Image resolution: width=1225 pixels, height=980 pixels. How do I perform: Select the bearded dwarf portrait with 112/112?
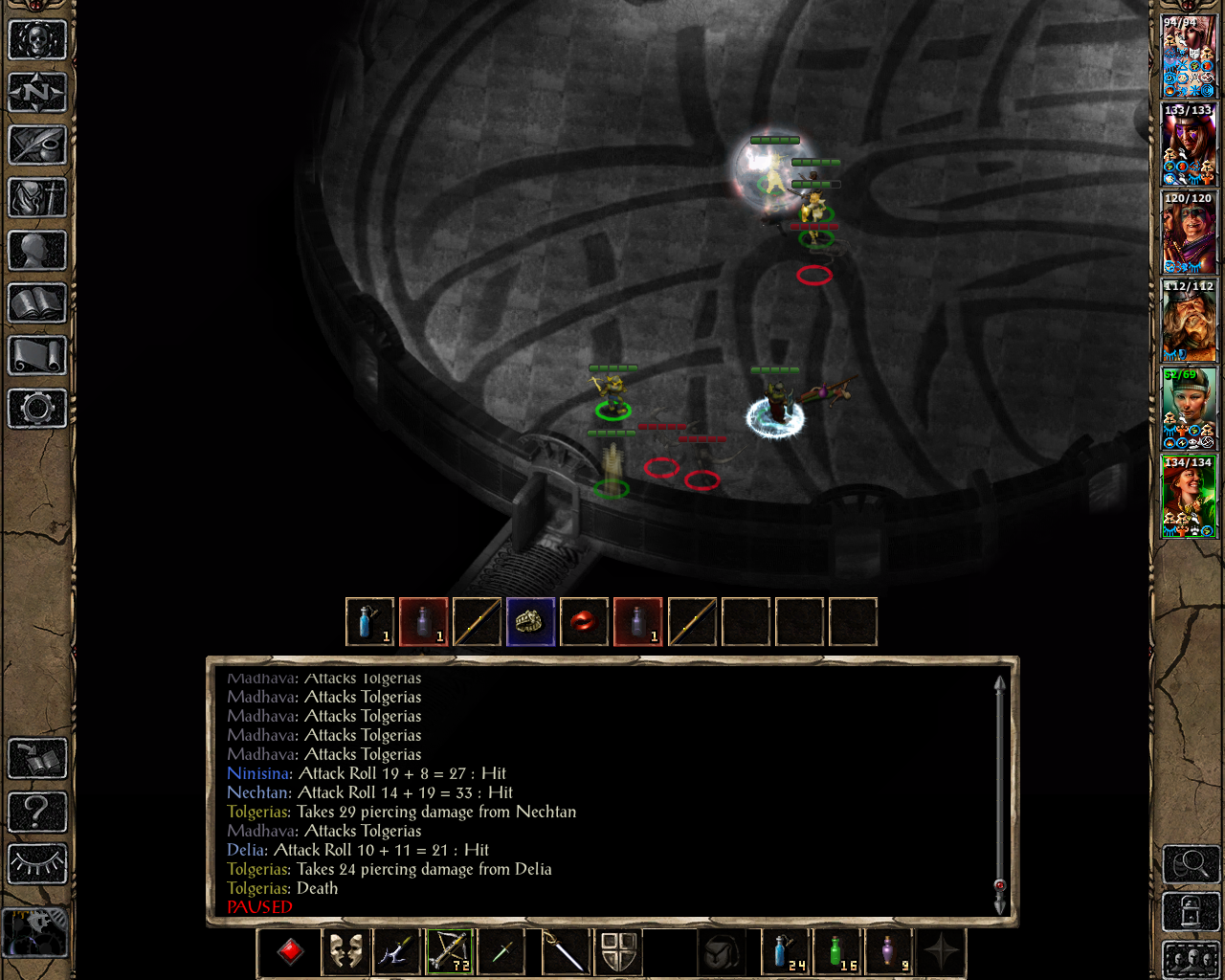1189,322
